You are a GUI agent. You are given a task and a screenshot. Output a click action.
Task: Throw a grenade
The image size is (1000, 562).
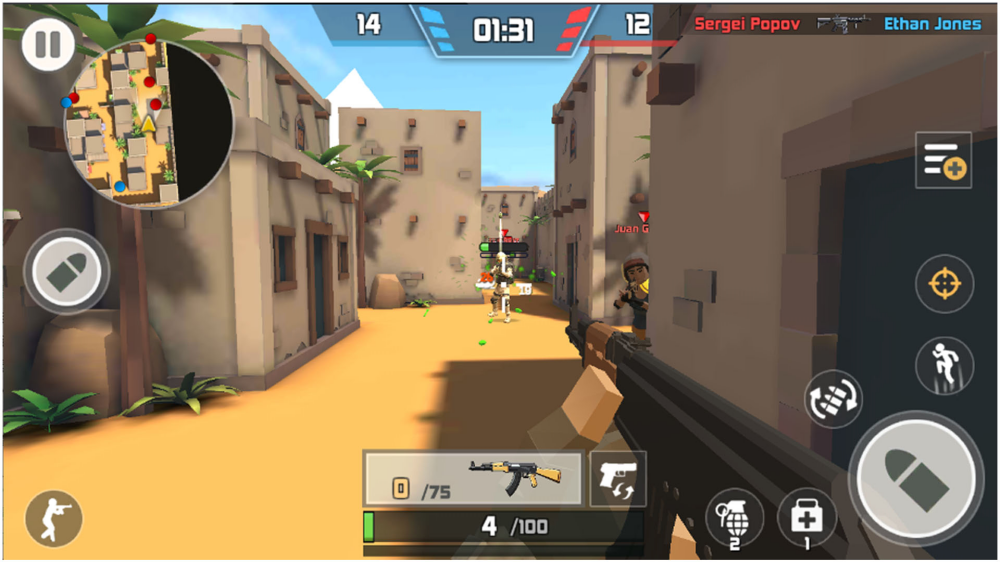pyautogui.click(x=734, y=518)
